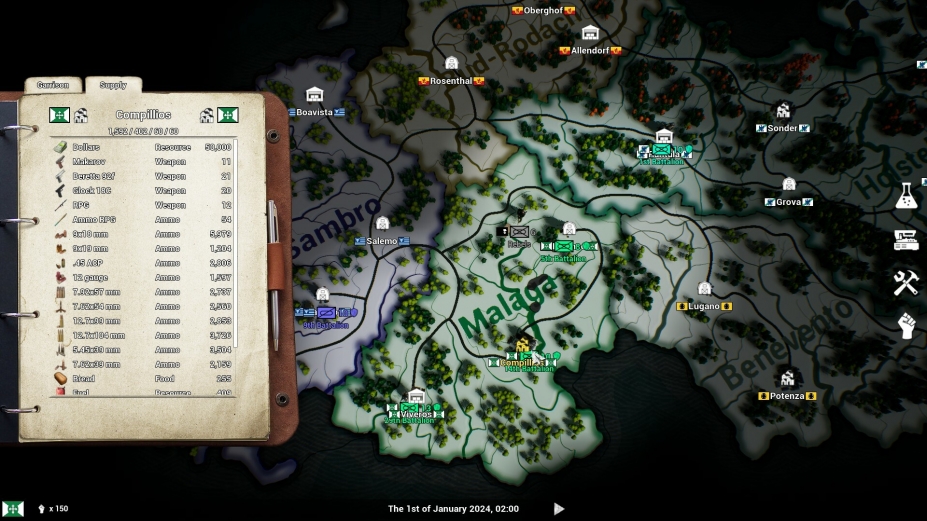
Task: Select the Lugano town marker
Action: [704, 305]
